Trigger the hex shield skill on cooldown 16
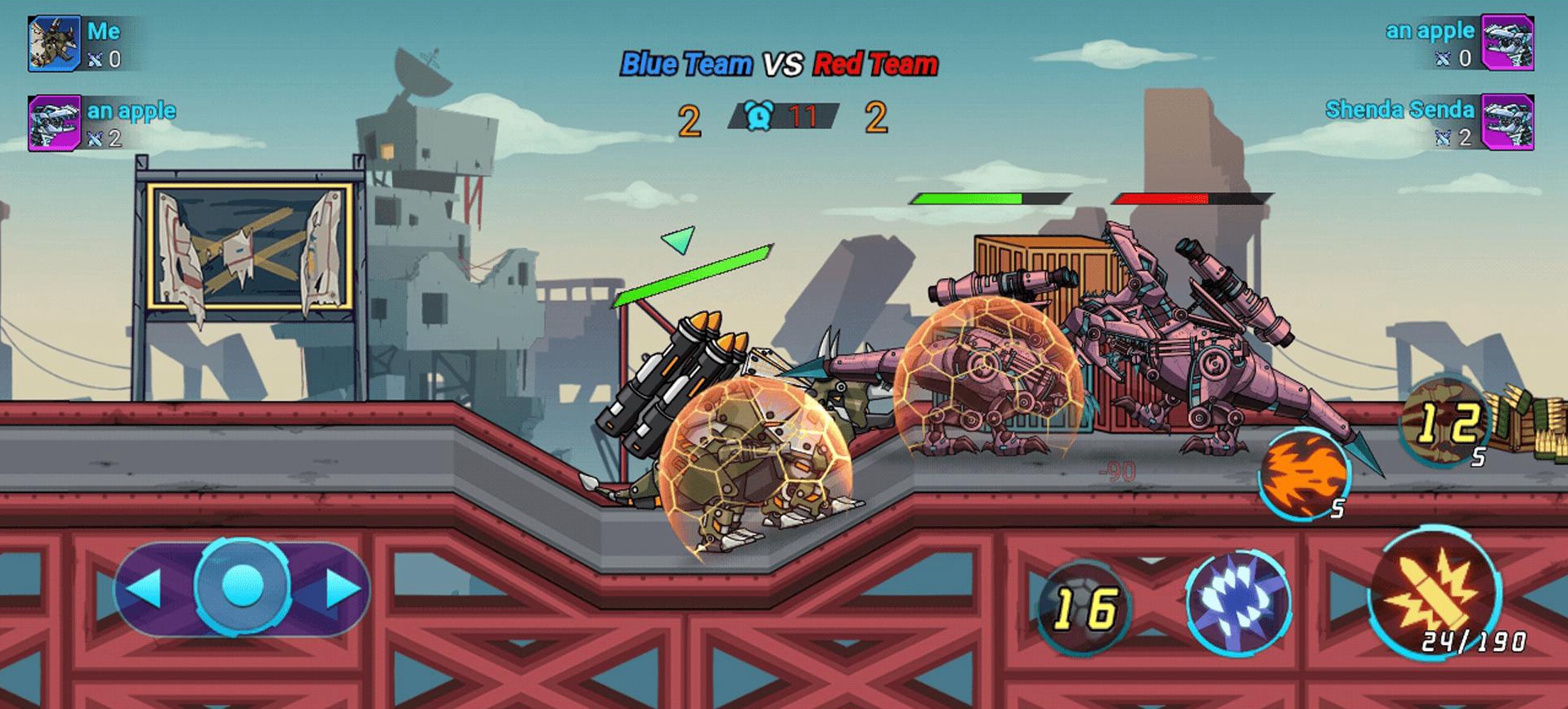 point(1085,608)
